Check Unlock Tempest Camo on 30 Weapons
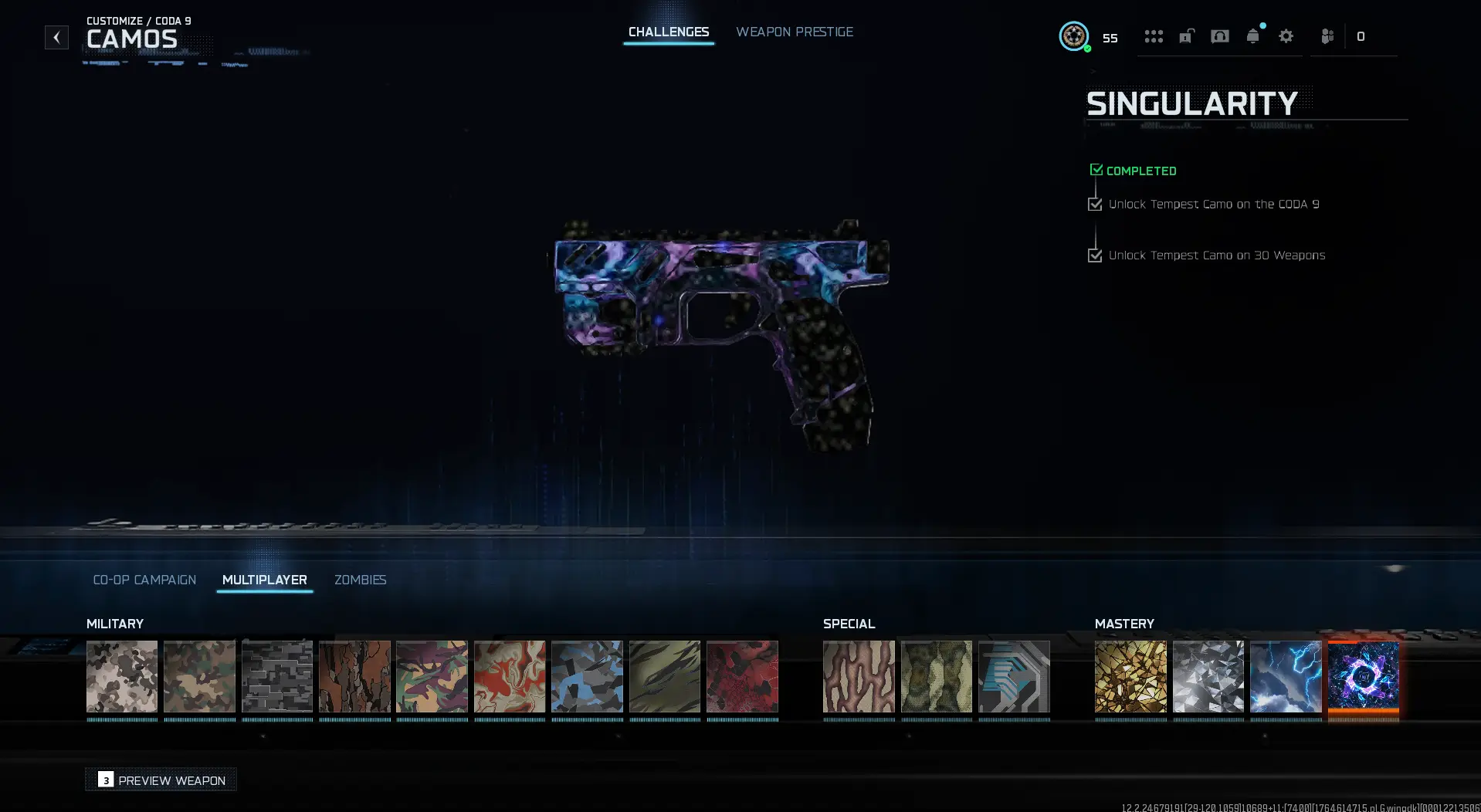Screen dimensions: 1481x812 [1095, 255]
